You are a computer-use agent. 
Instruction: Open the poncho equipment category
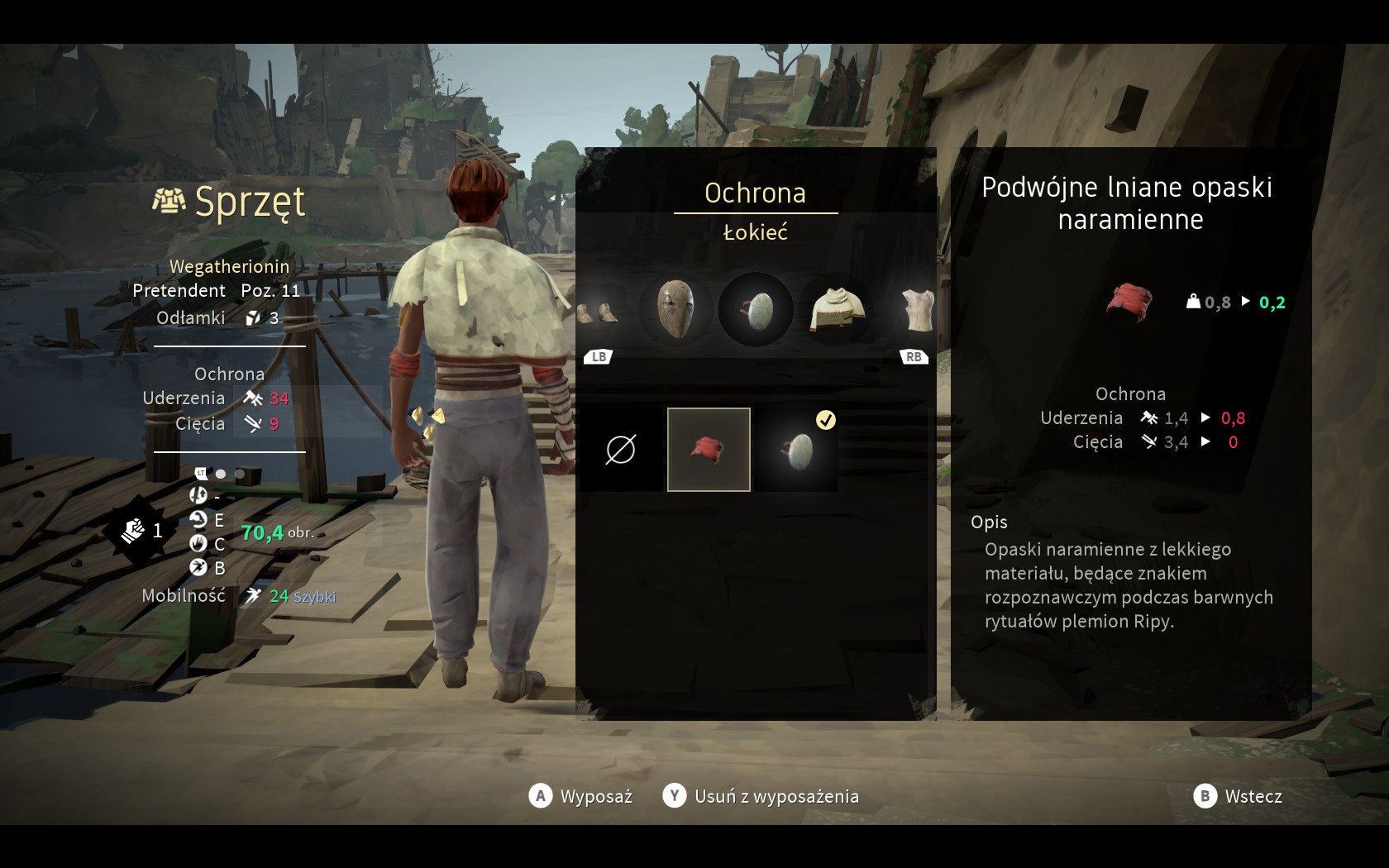(837, 309)
